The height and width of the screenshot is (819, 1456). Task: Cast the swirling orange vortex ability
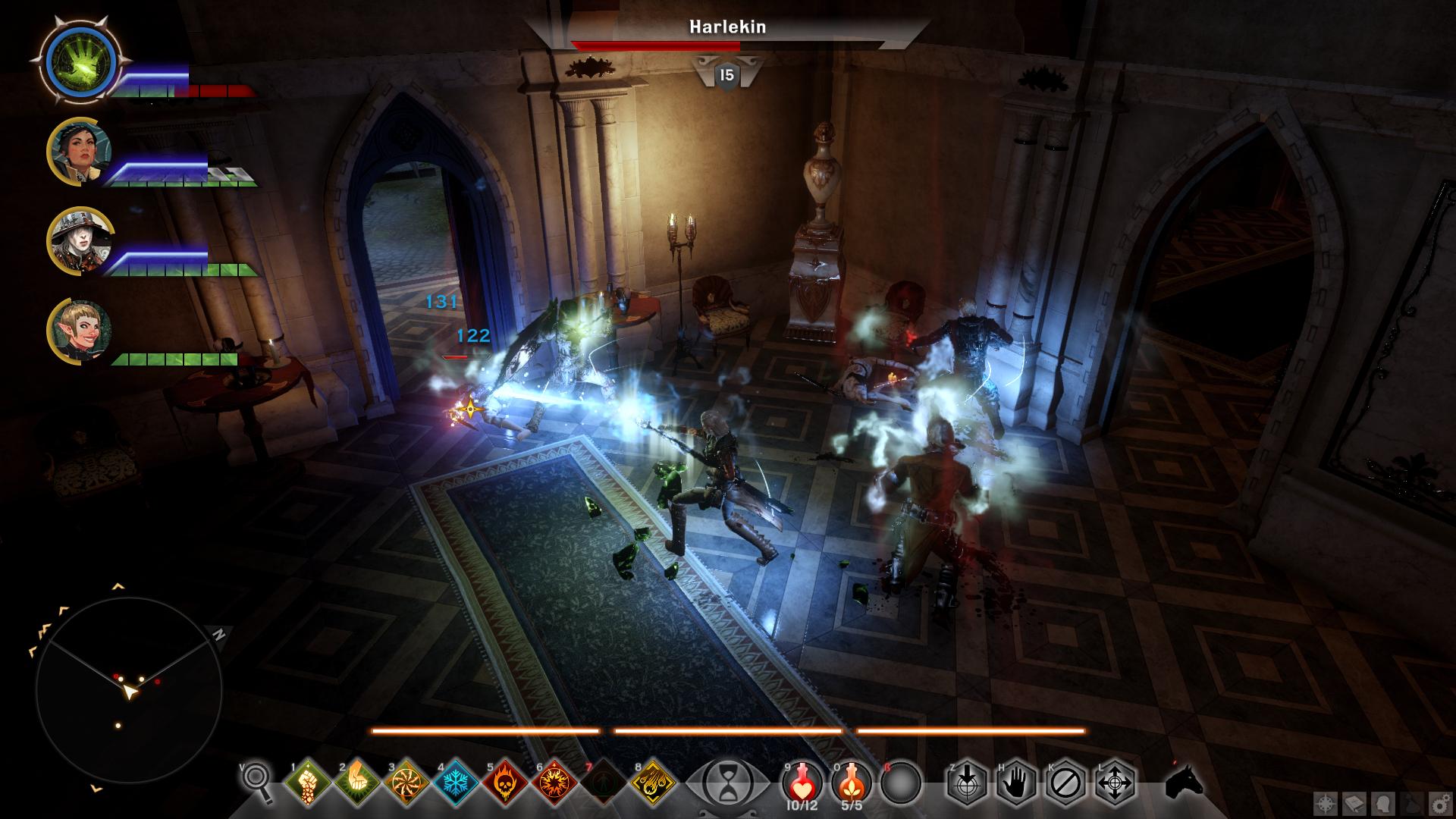(407, 782)
